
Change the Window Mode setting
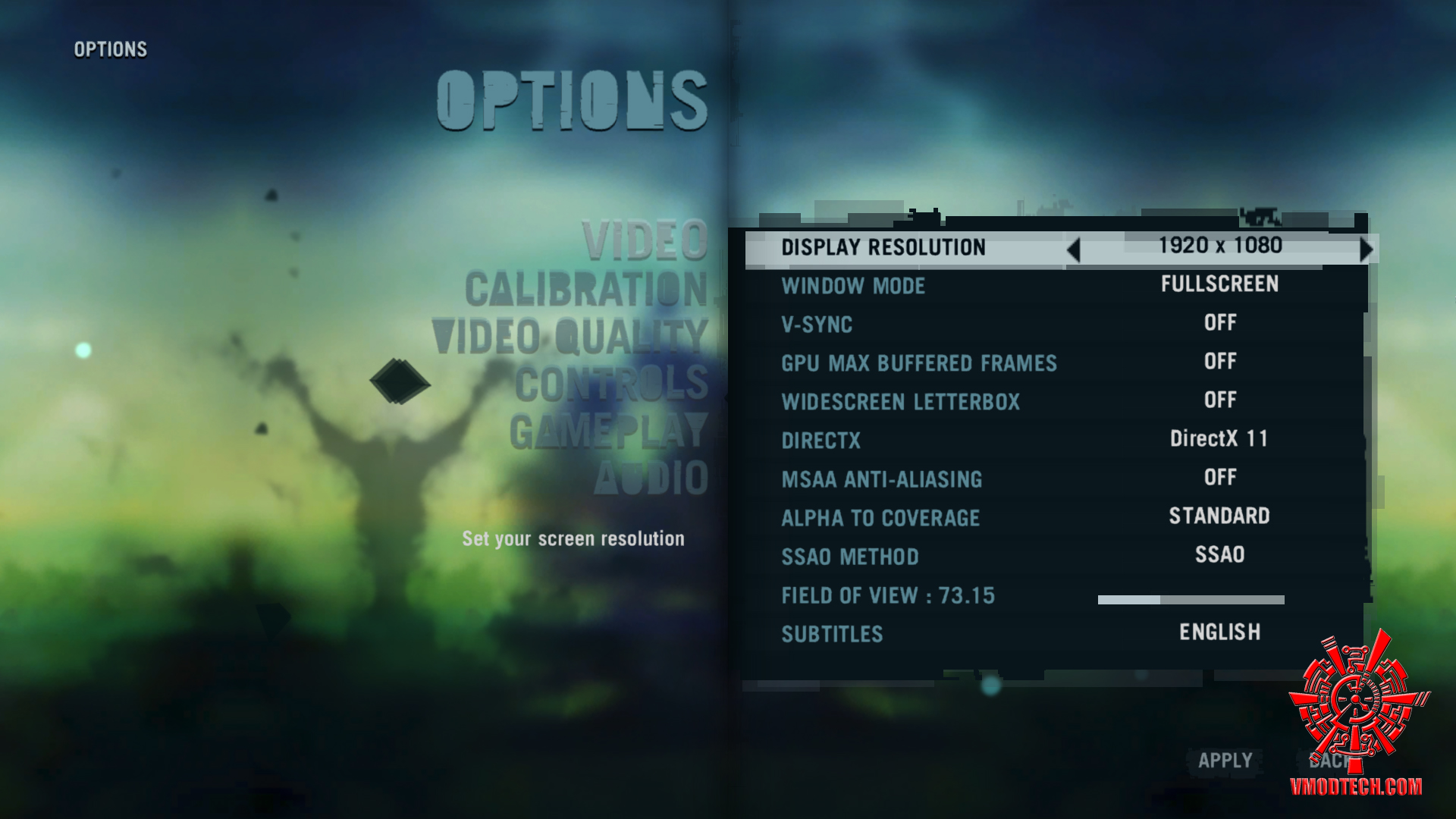[1219, 284]
